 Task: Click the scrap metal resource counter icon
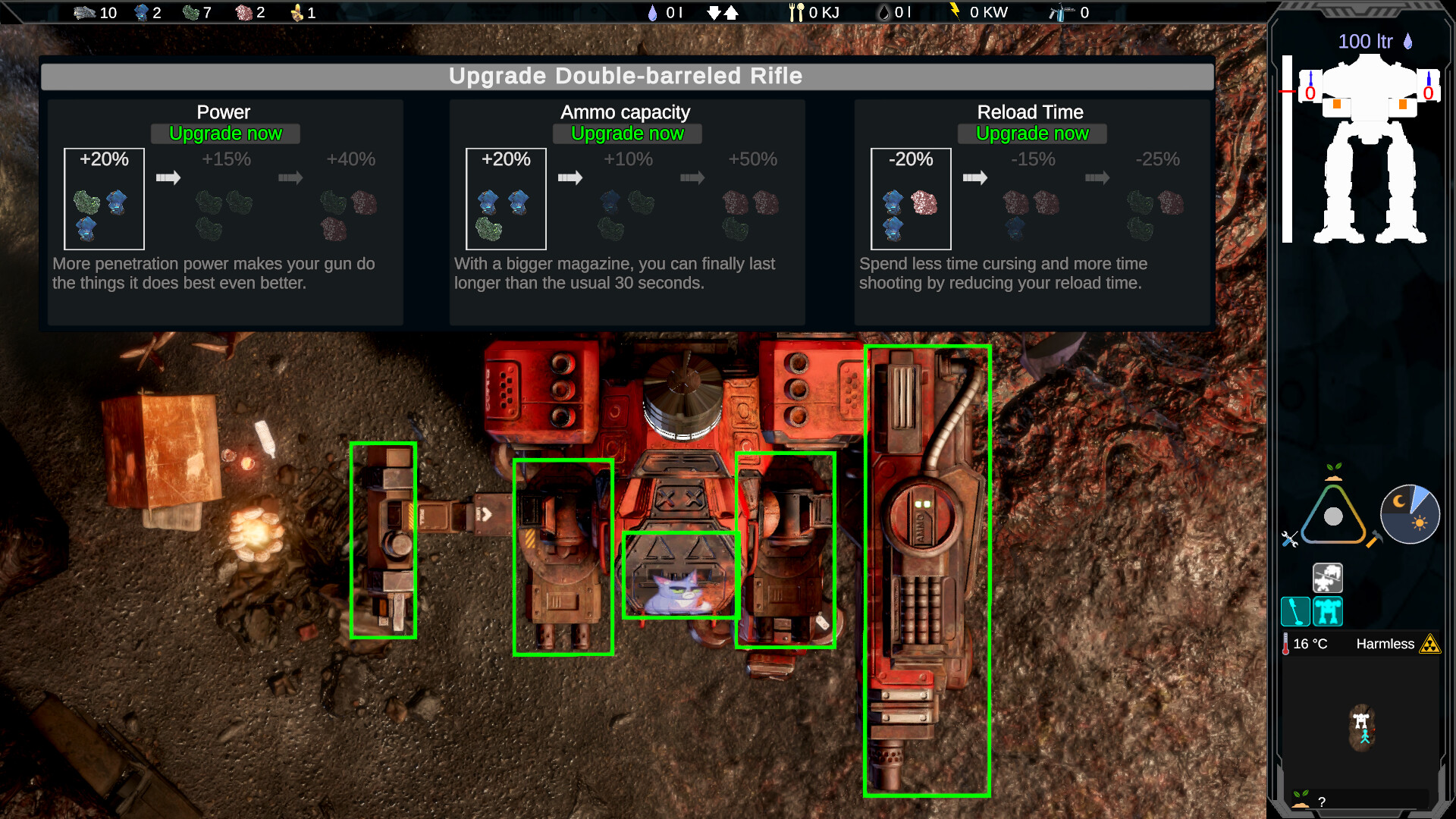point(83,12)
